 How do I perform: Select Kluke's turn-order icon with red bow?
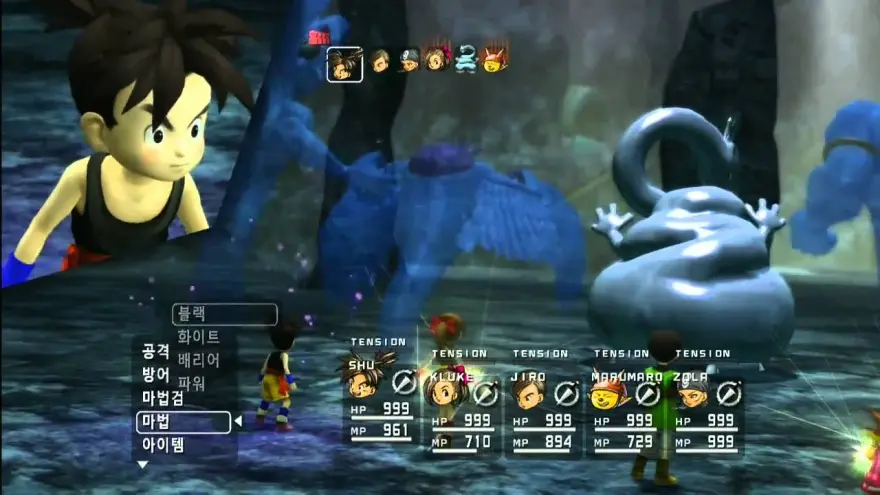pos(437,60)
